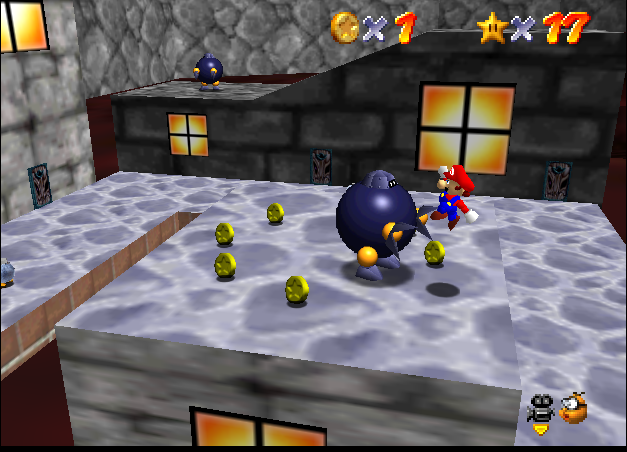The image size is (627, 452).
Task: Click the yellow coin counter icon
Action: tap(345, 25)
